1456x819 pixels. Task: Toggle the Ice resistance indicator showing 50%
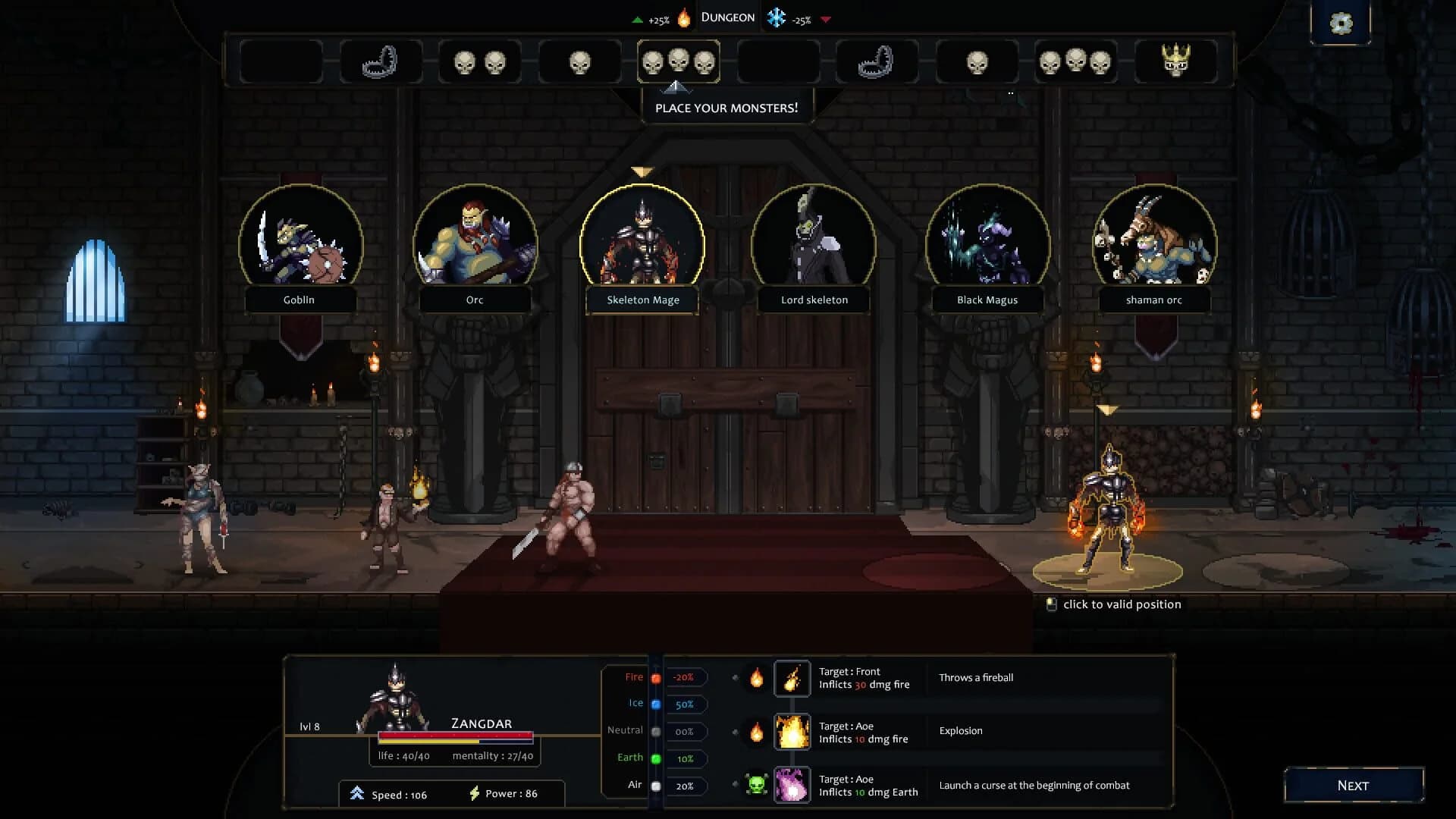coord(684,704)
